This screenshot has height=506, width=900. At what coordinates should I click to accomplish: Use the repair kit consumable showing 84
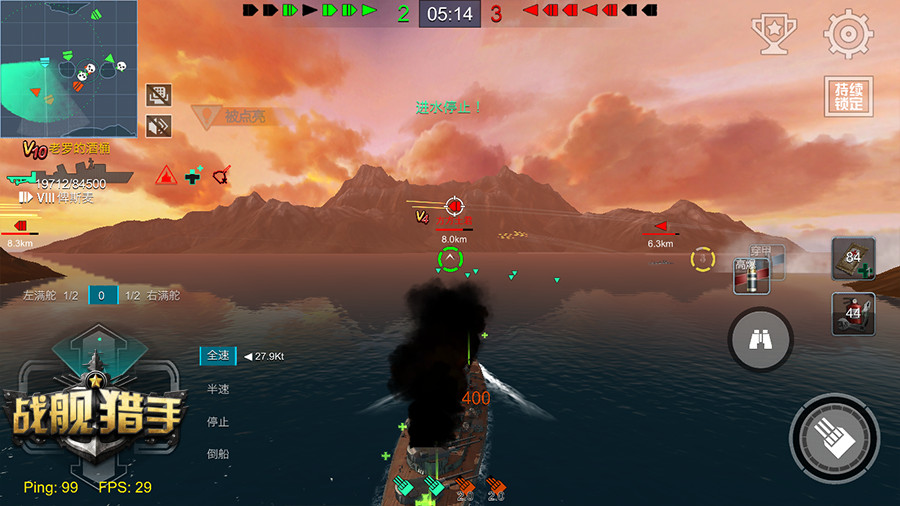pyautogui.click(x=853, y=259)
